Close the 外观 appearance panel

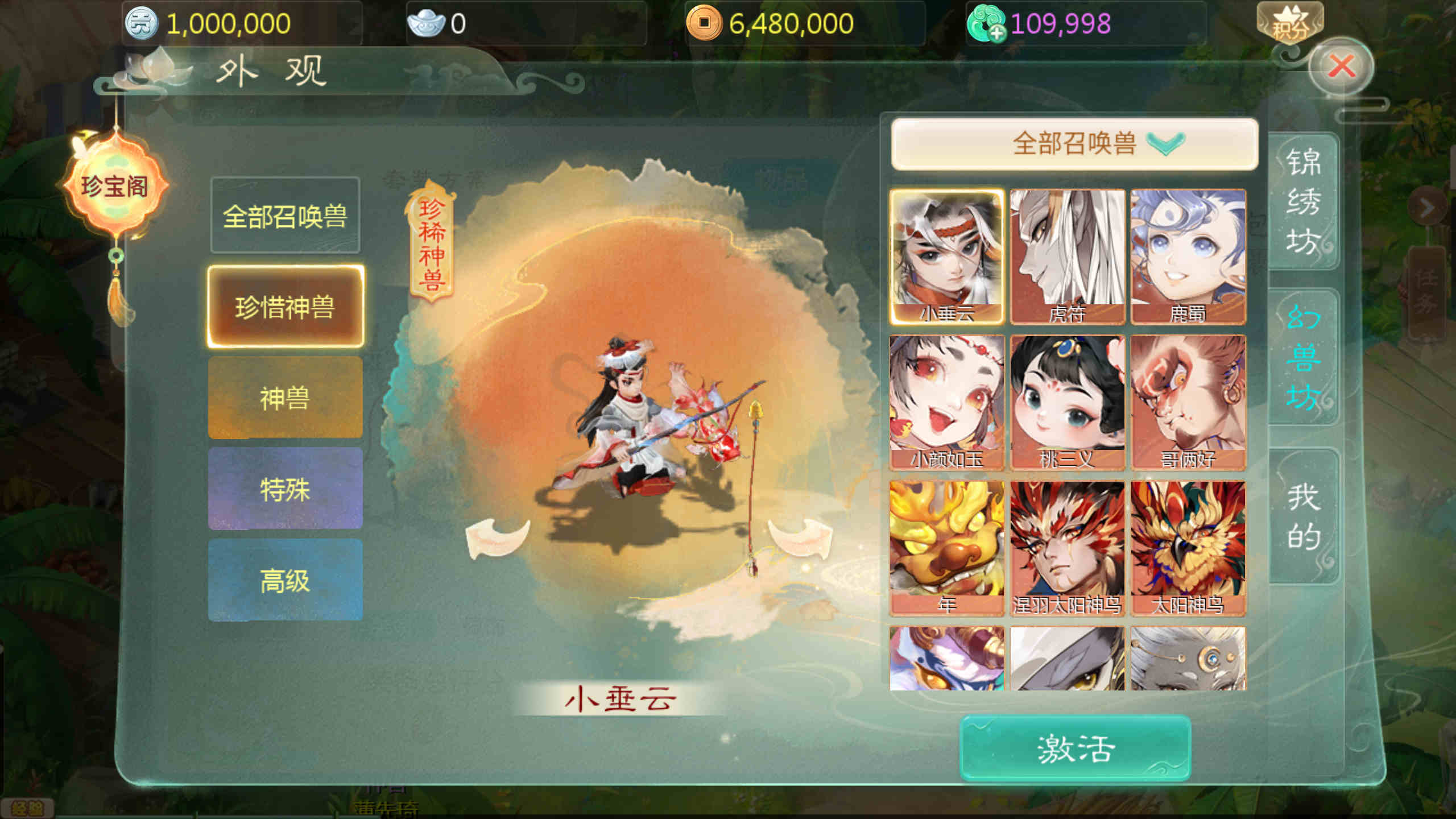coord(1342,67)
